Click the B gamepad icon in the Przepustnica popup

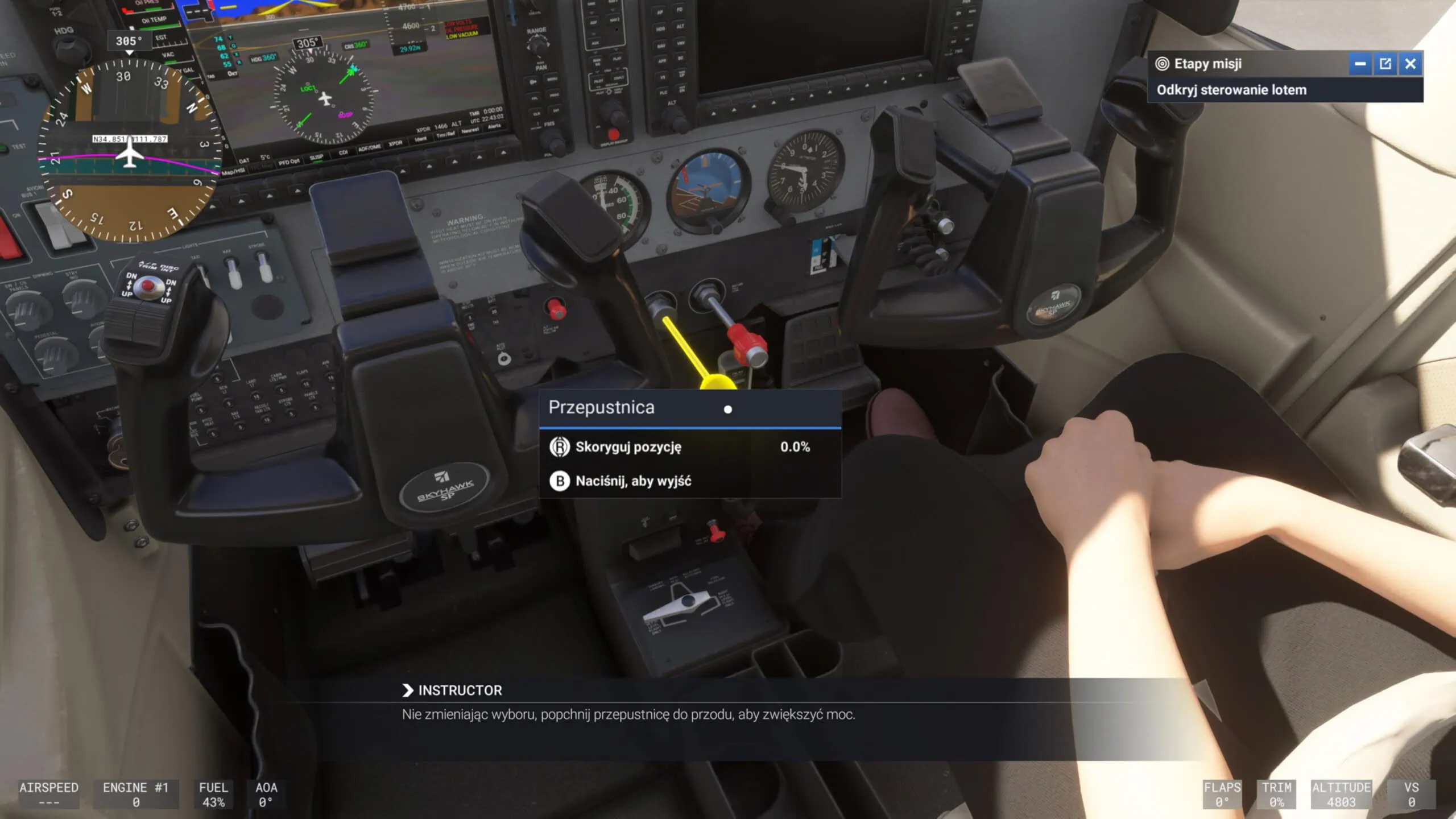560,481
